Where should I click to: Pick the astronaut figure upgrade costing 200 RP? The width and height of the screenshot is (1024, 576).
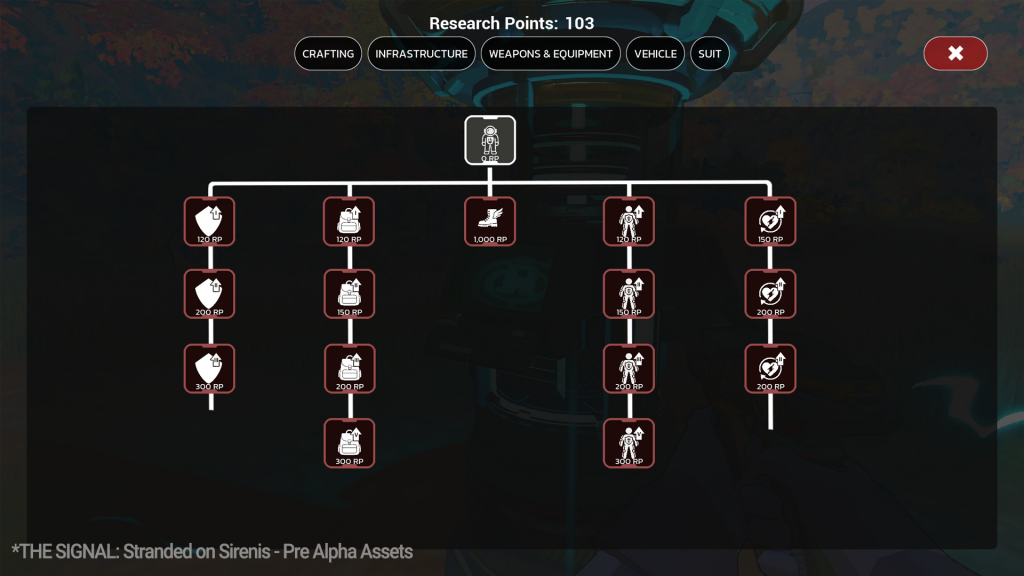[629, 368]
